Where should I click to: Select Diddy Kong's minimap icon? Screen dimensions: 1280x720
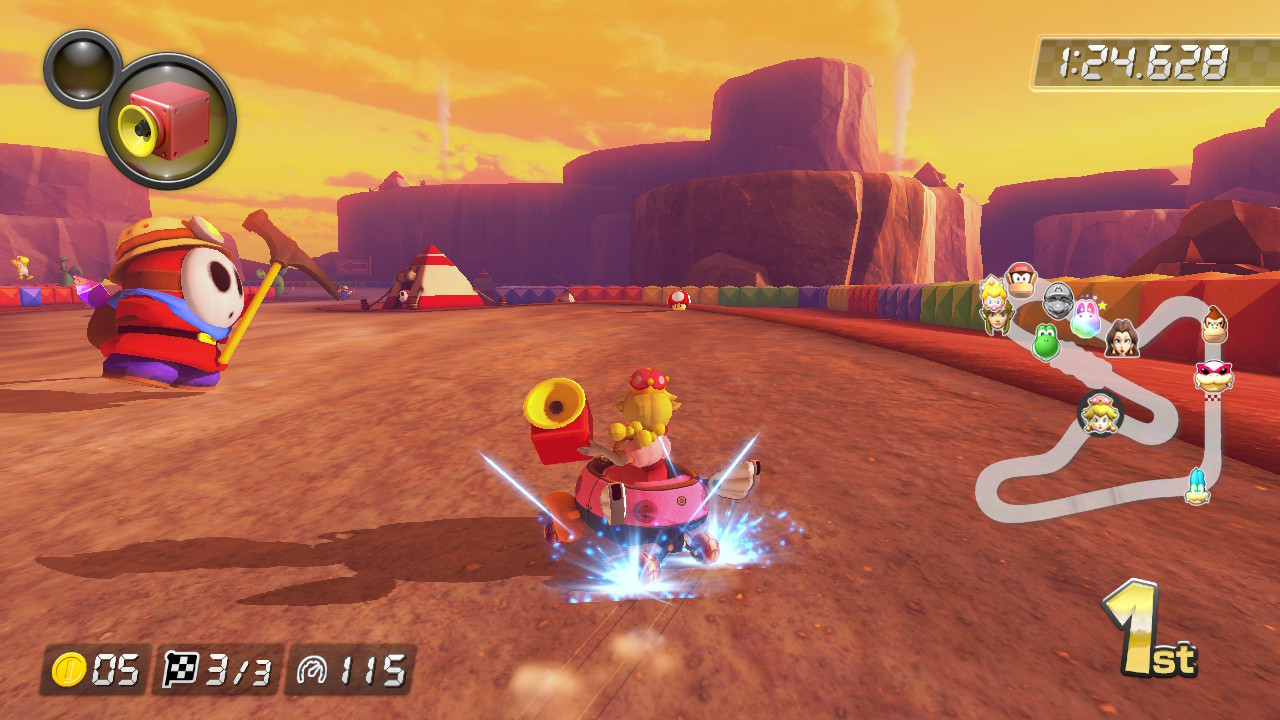tap(1020, 282)
